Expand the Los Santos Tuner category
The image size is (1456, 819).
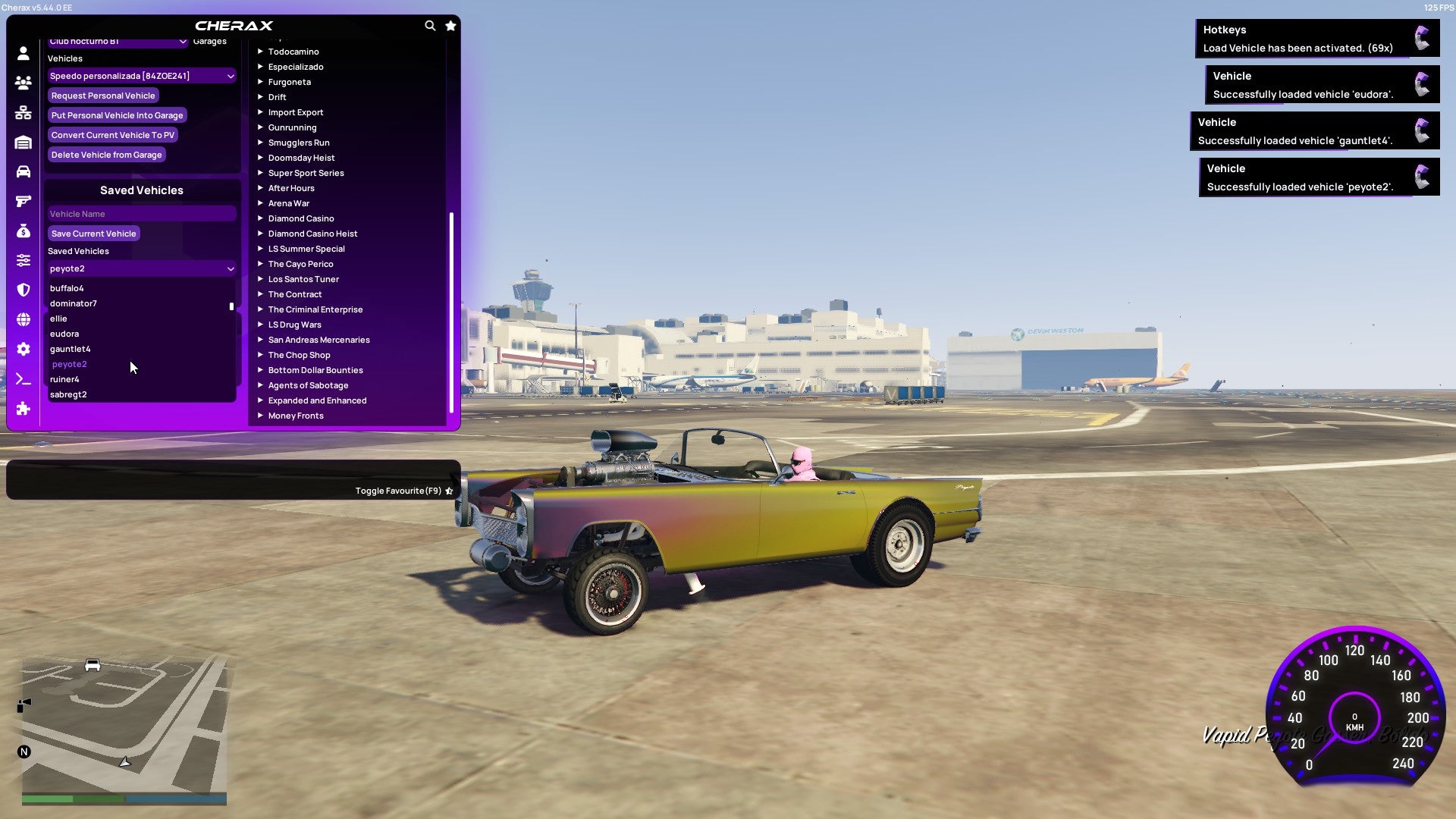tap(303, 279)
